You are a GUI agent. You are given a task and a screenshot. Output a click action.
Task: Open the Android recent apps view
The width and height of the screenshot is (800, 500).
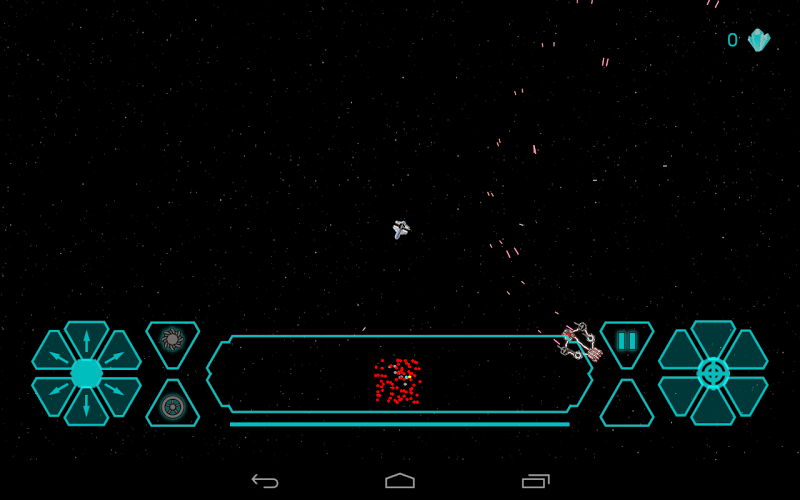tap(535, 481)
